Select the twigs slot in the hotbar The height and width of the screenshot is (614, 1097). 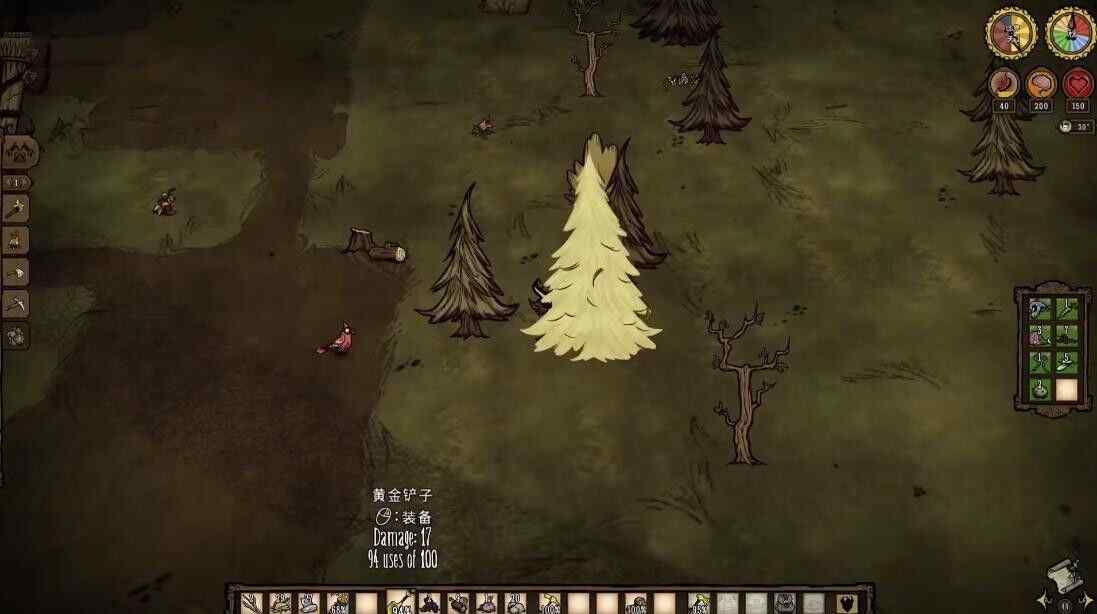(x=250, y=603)
